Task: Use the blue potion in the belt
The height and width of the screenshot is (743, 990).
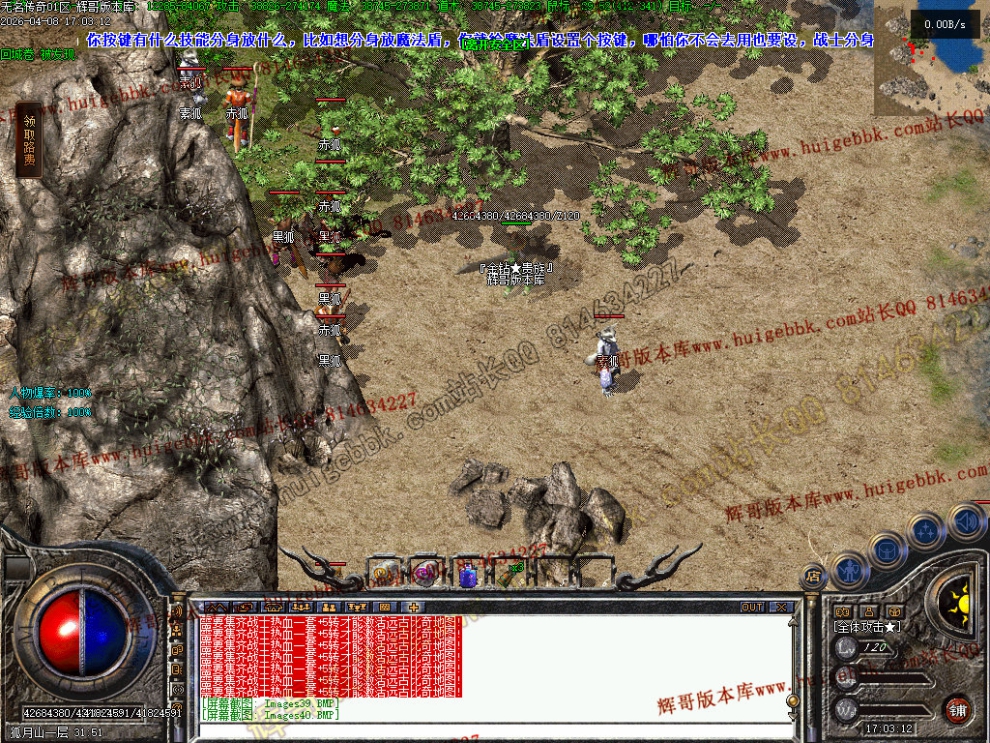Action: point(468,574)
